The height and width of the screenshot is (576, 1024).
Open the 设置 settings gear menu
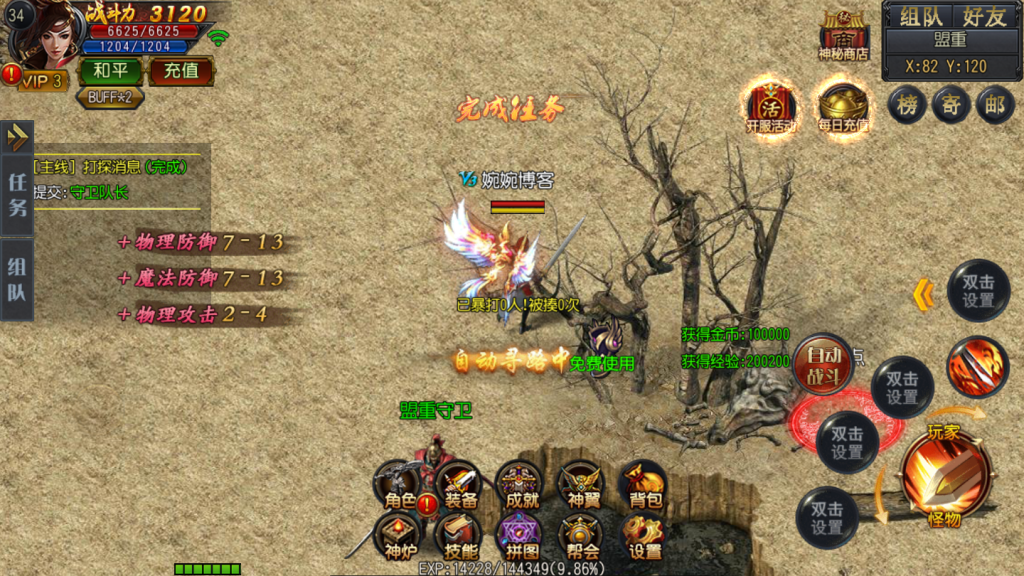[643, 537]
